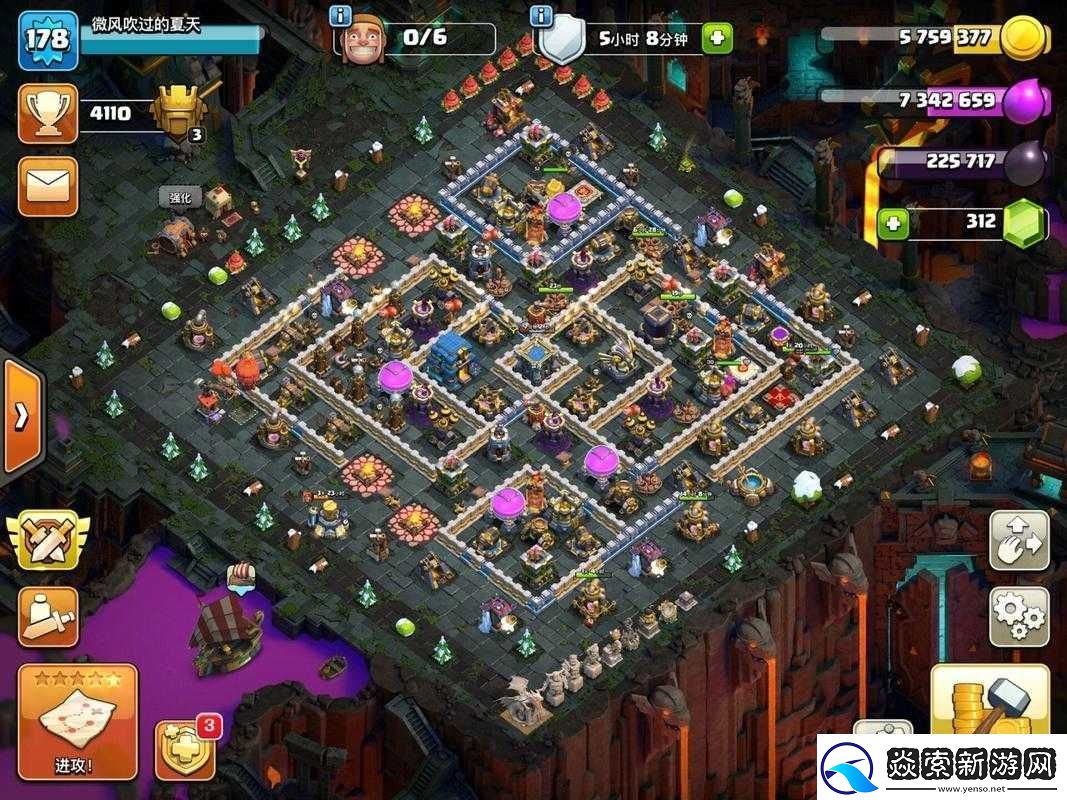Expand the side panel arrow tab

pyautogui.click(x=20, y=416)
